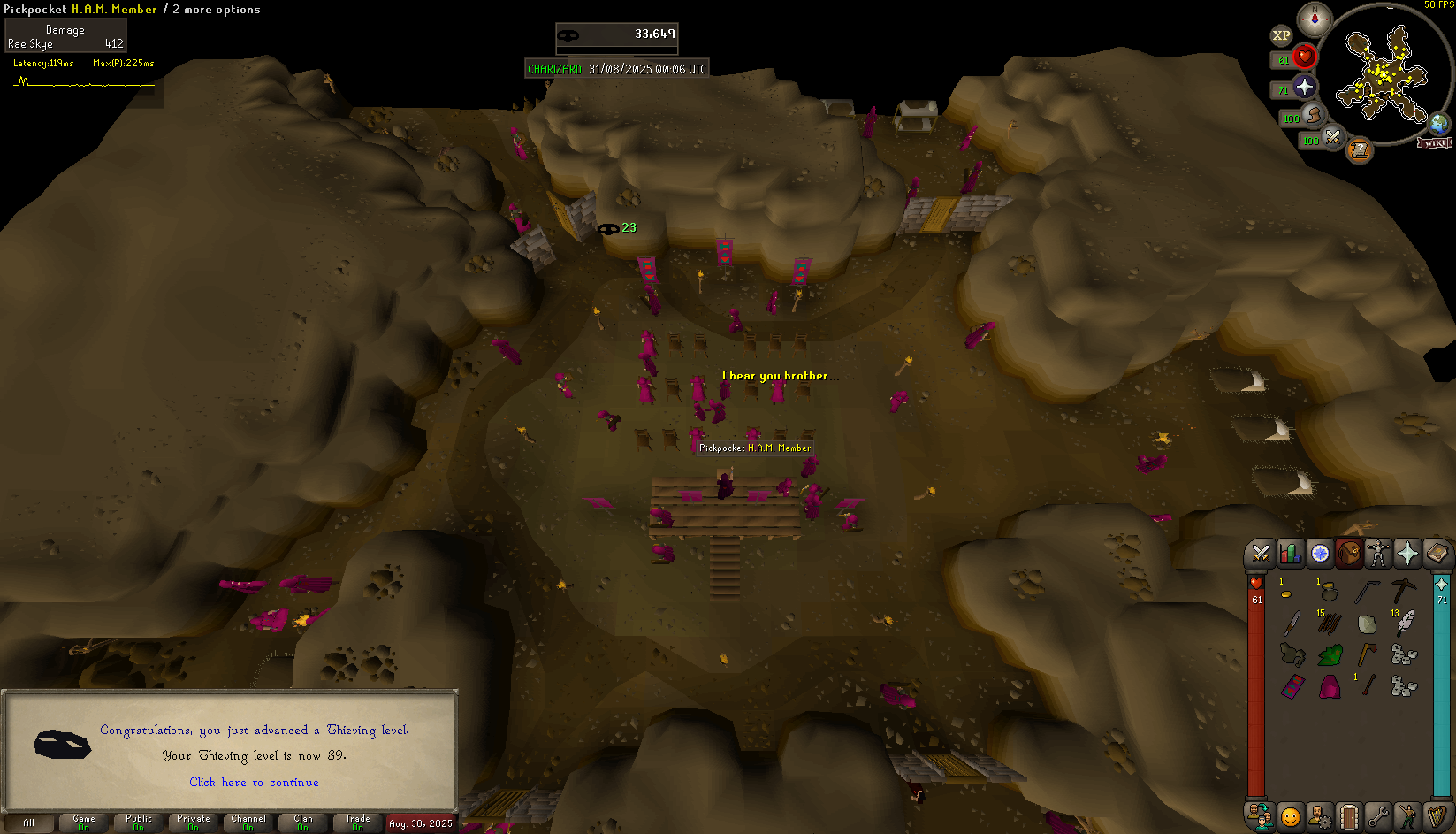Activate quick prayers via the prayer orb
The height and width of the screenshot is (834, 1456).
click(1304, 87)
